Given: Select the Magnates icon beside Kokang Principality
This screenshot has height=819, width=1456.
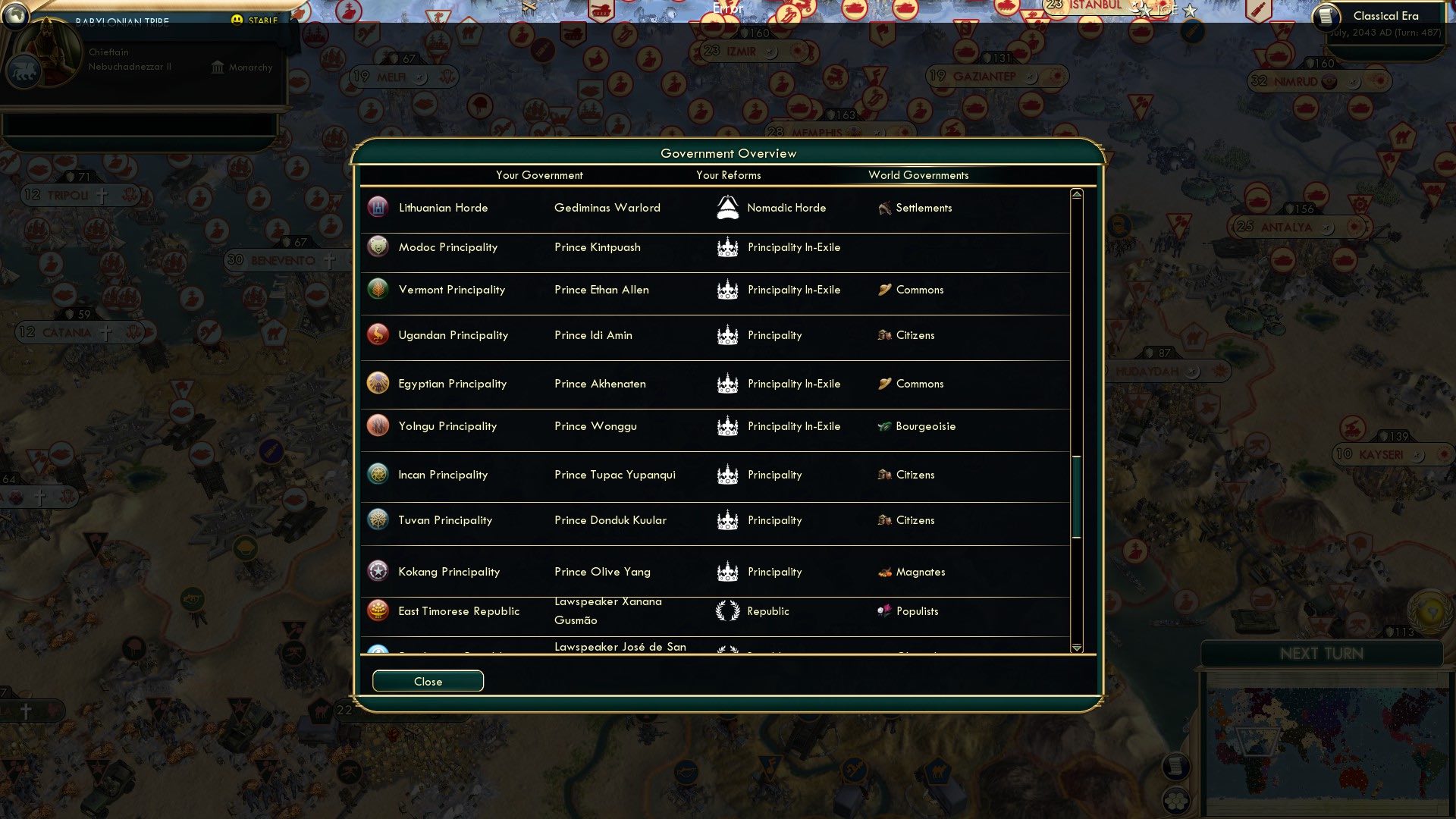Looking at the screenshot, I should click(884, 571).
